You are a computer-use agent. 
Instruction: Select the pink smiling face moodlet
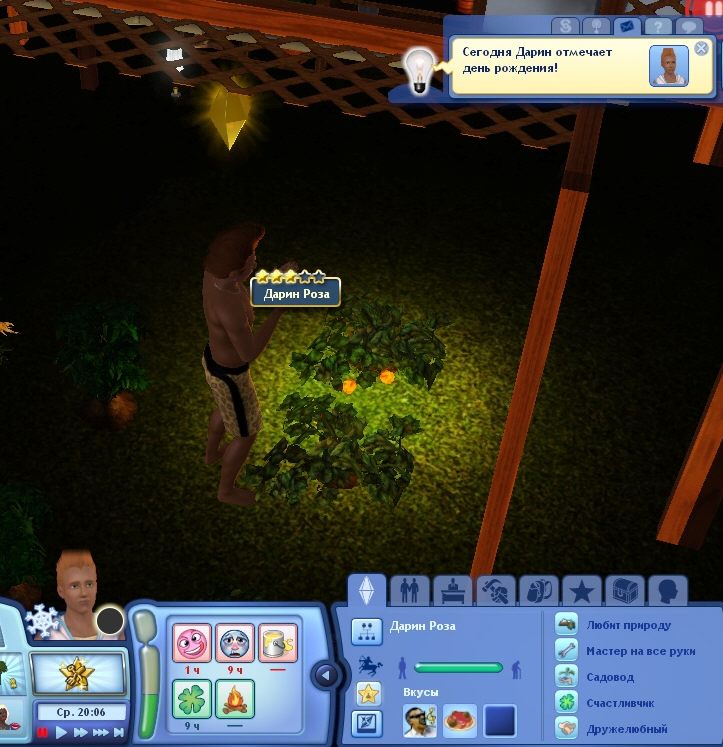193,641
